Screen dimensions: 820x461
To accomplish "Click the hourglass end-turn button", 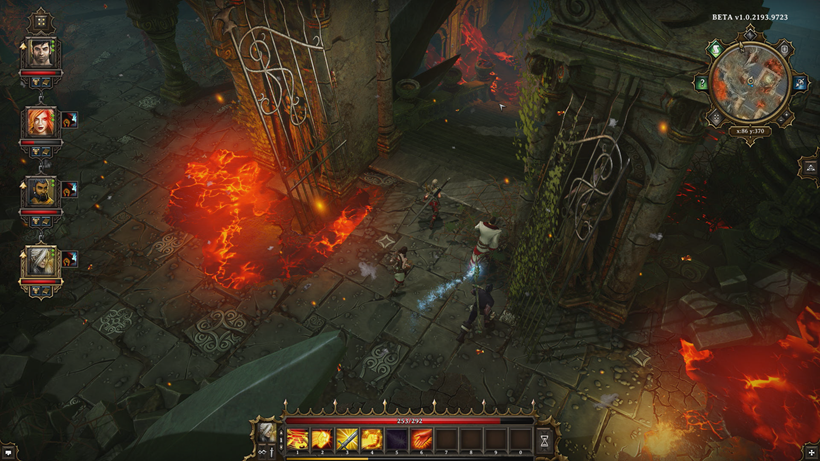I will point(544,438).
